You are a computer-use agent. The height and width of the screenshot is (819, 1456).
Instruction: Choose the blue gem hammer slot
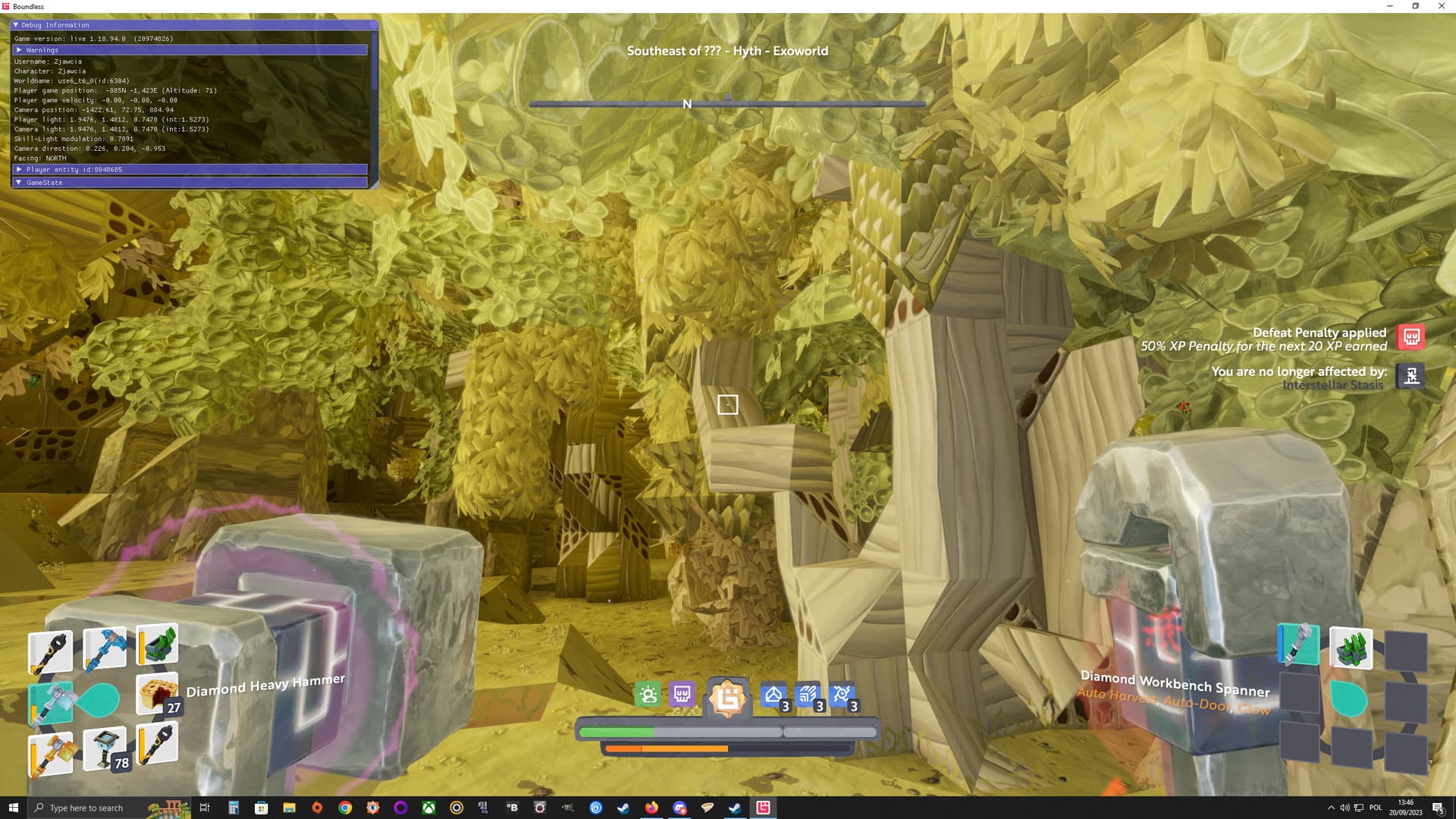[x=104, y=649]
